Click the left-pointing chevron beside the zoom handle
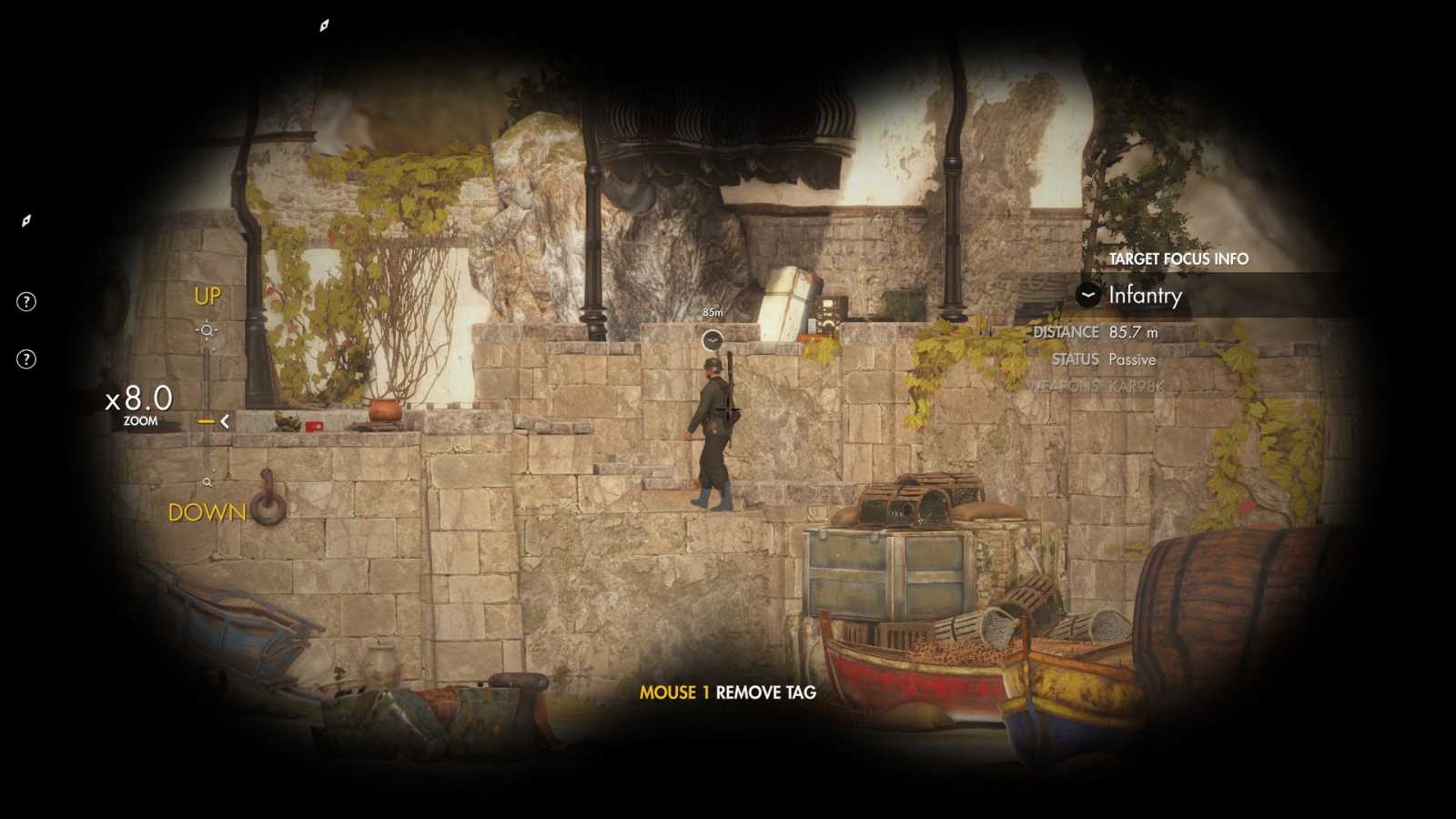Viewport: 1456px width, 819px height. tap(224, 420)
